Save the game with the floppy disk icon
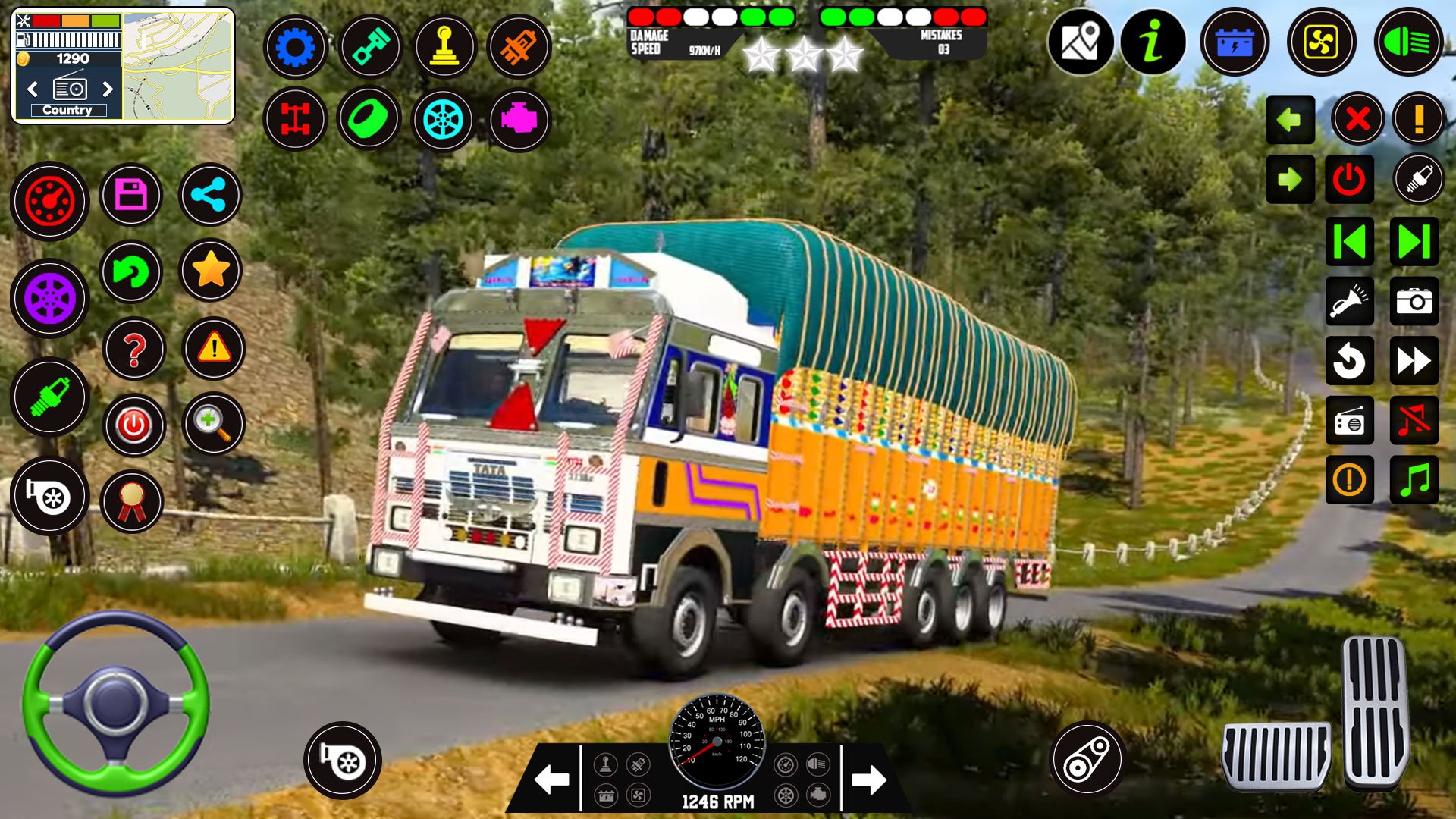Viewport: 1456px width, 819px height. (x=130, y=196)
